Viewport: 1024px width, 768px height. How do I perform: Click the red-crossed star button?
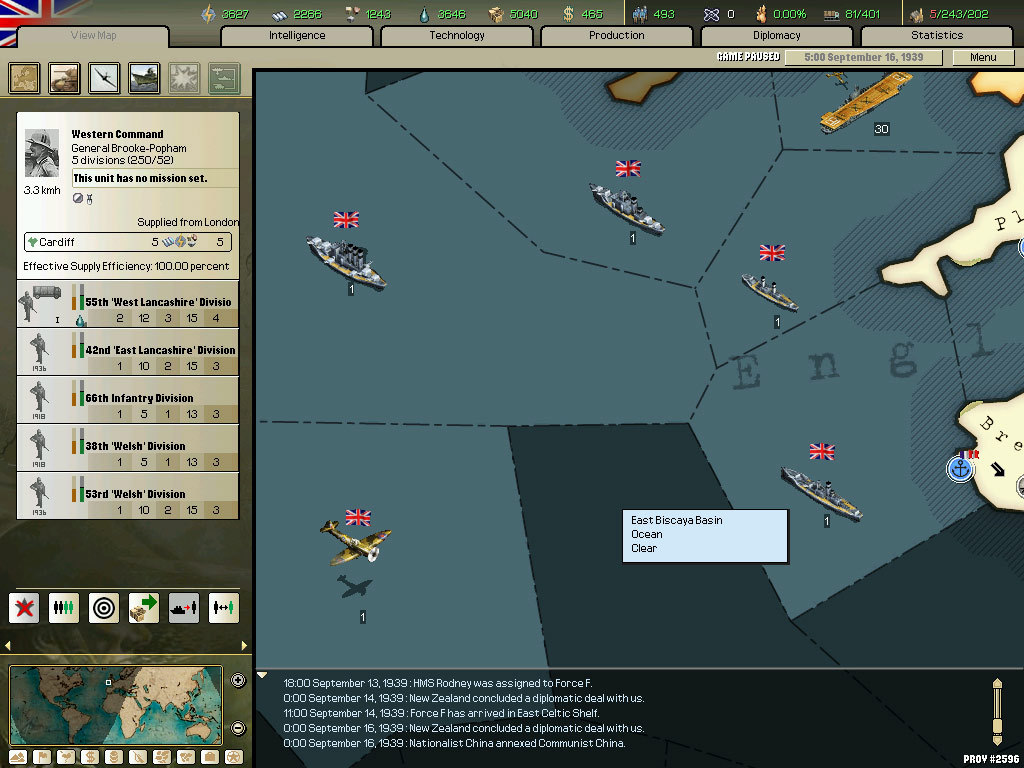tap(24, 607)
